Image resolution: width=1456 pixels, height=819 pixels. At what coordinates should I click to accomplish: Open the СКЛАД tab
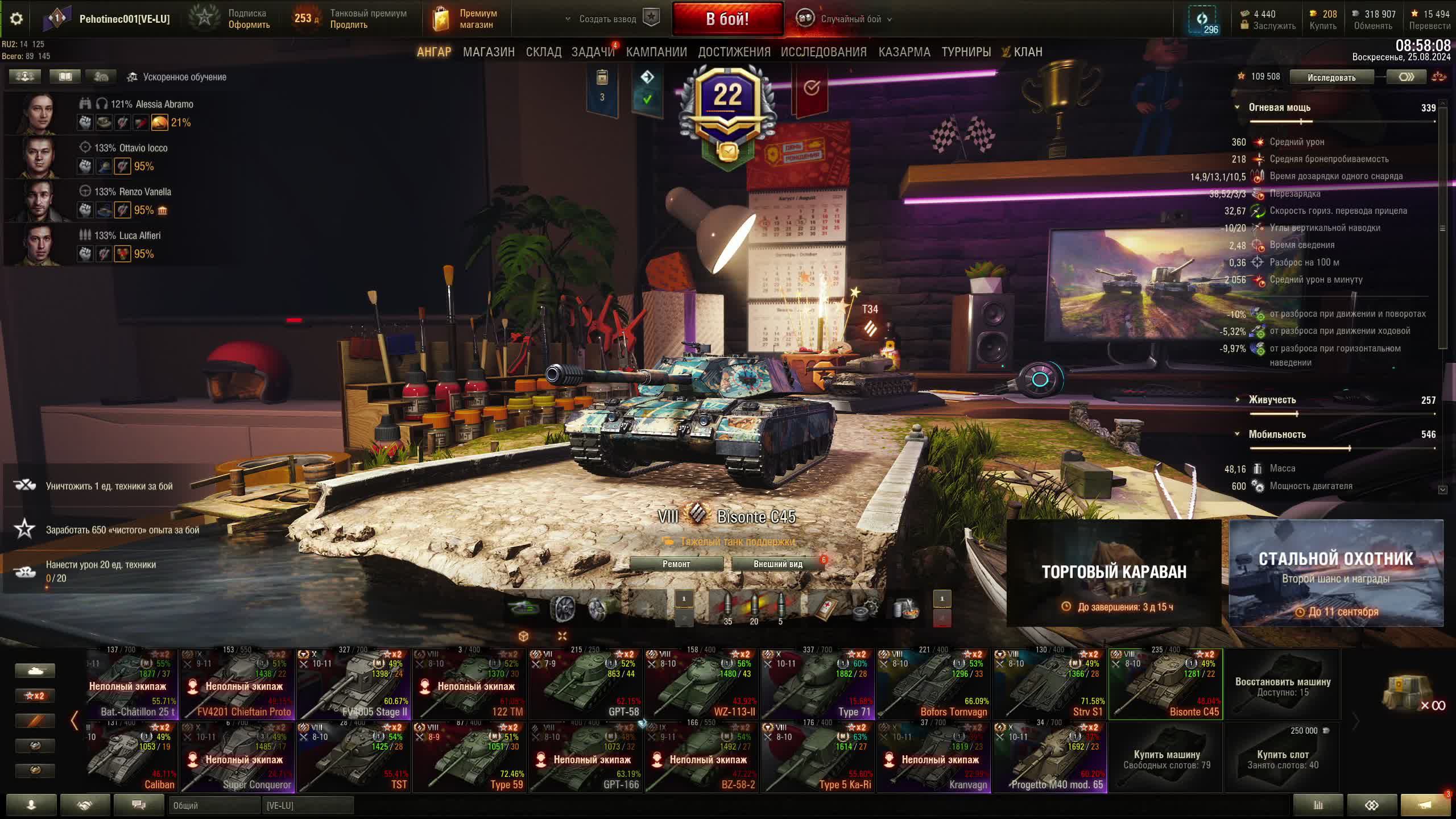[x=543, y=52]
